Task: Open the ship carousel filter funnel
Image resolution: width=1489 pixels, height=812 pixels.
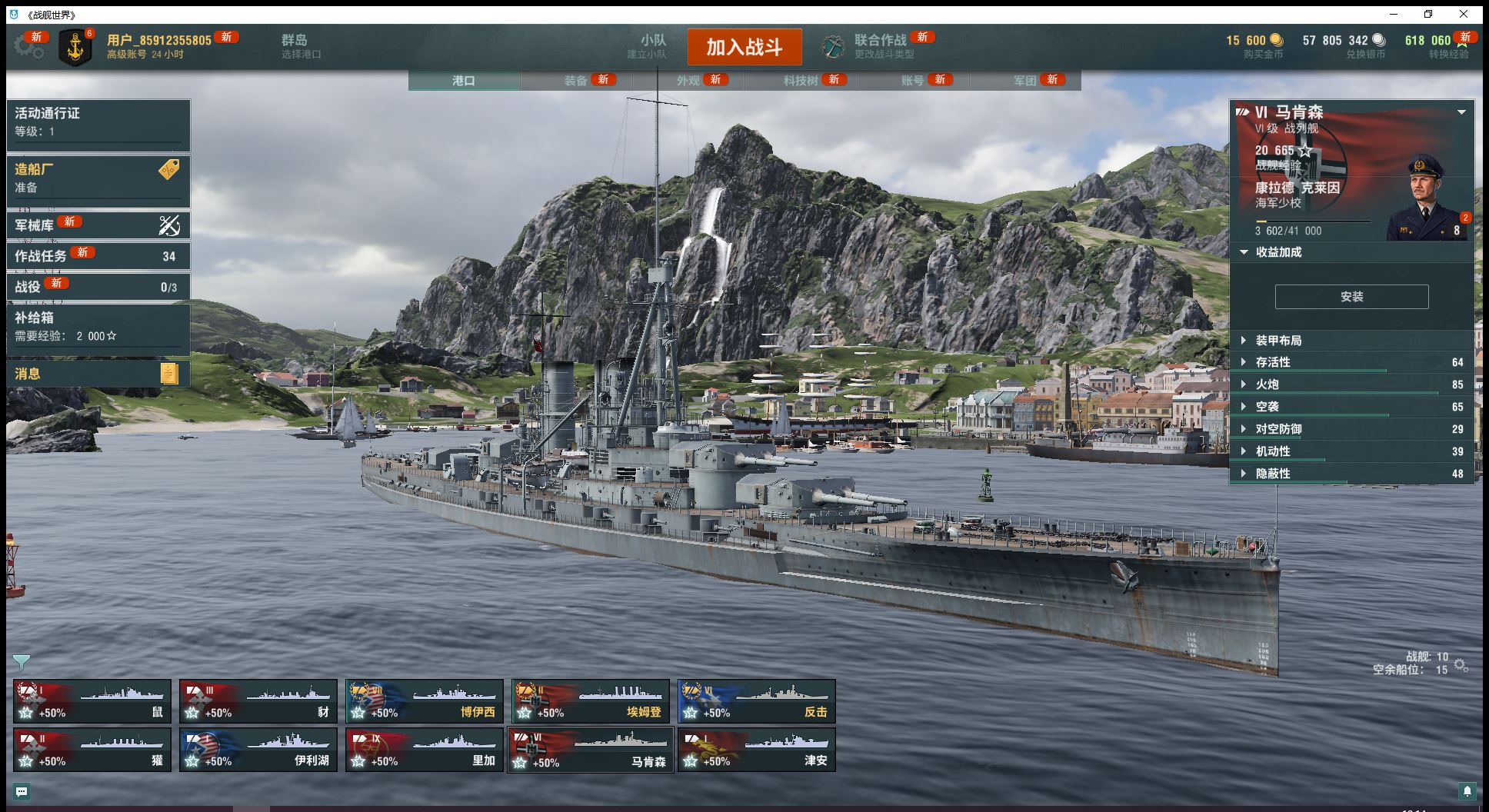Action: [22, 661]
